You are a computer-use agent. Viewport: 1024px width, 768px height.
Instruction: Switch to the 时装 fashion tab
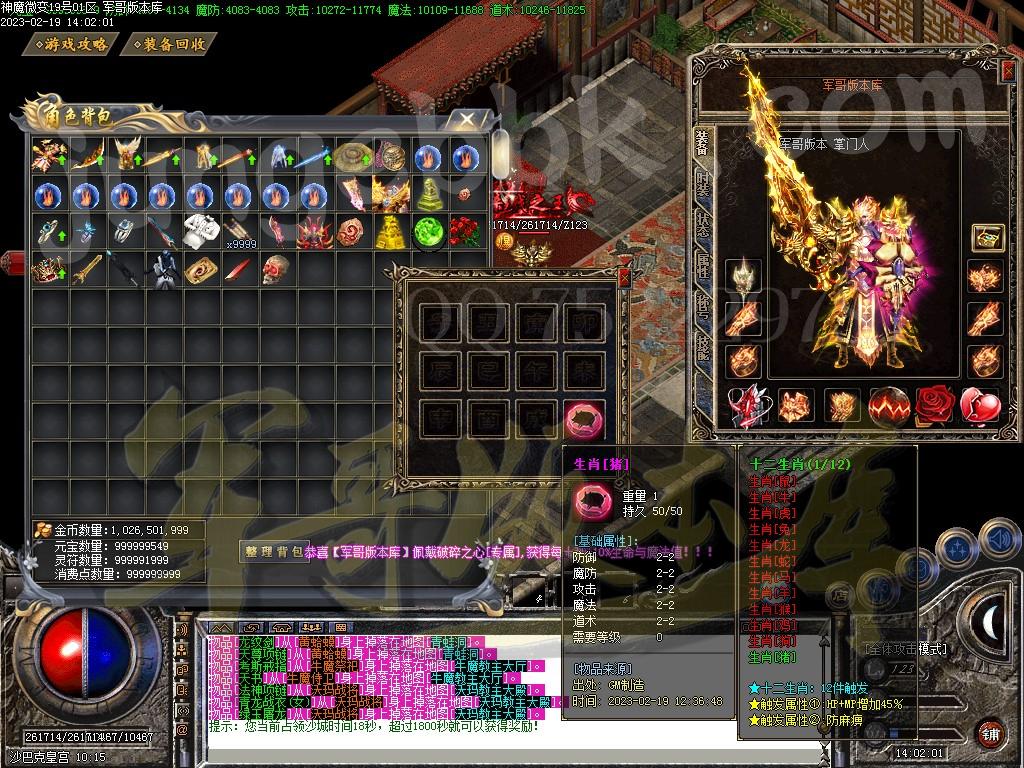[x=704, y=184]
